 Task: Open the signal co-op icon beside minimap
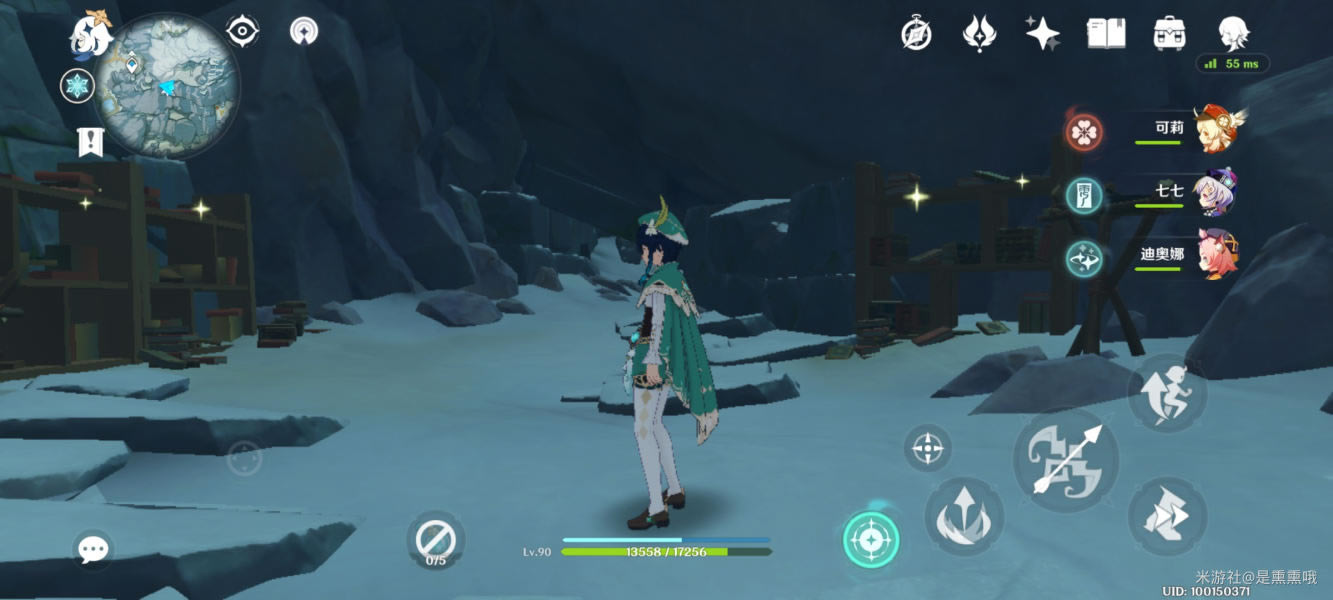[x=304, y=31]
